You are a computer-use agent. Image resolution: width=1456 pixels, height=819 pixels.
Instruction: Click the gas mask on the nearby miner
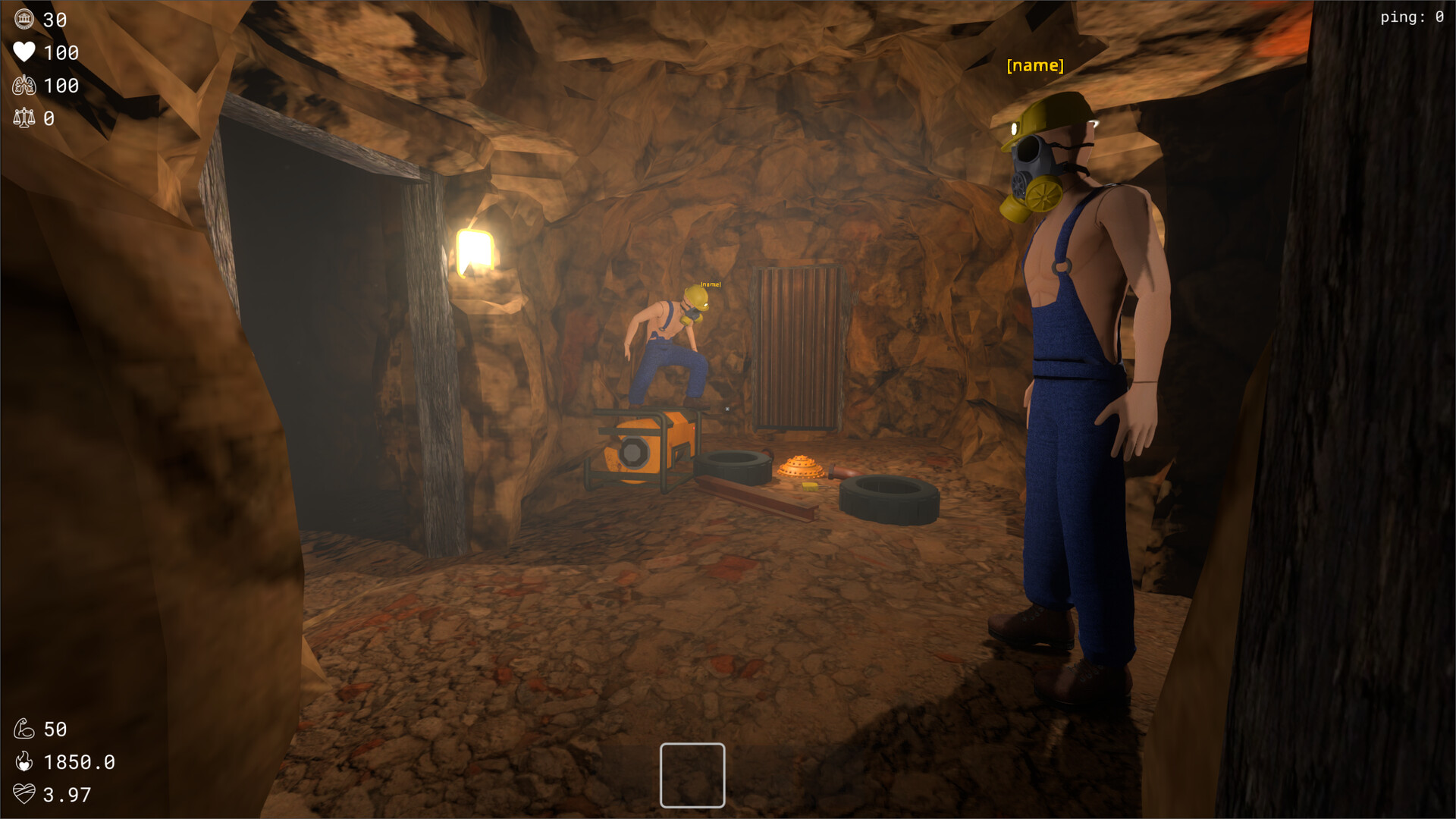1033,168
